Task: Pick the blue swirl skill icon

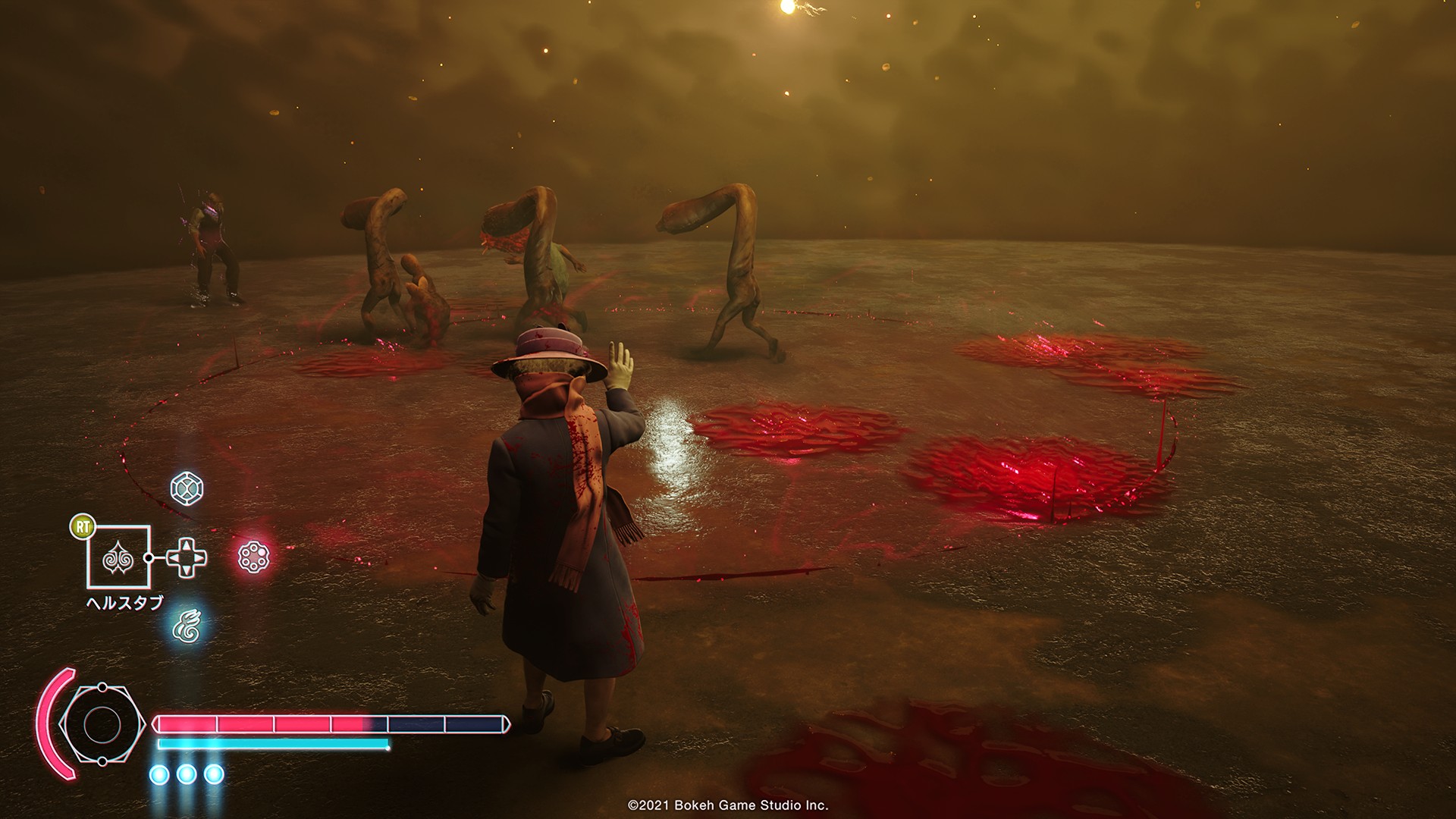Action: tap(185, 625)
